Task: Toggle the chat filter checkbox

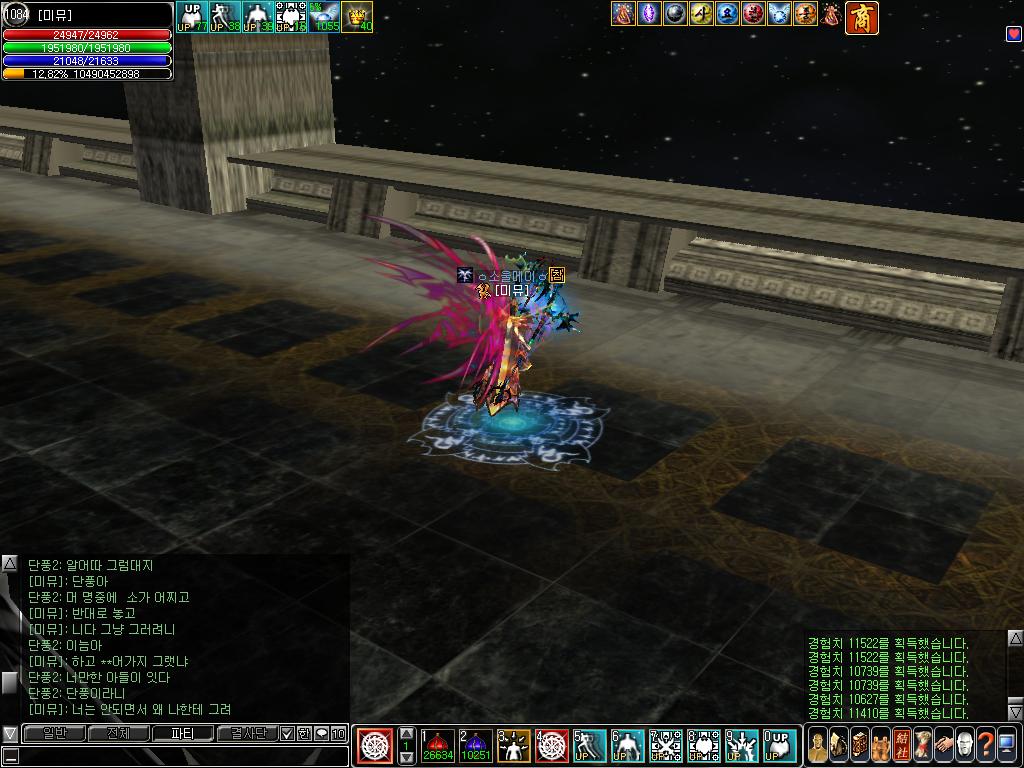Action: [287, 733]
